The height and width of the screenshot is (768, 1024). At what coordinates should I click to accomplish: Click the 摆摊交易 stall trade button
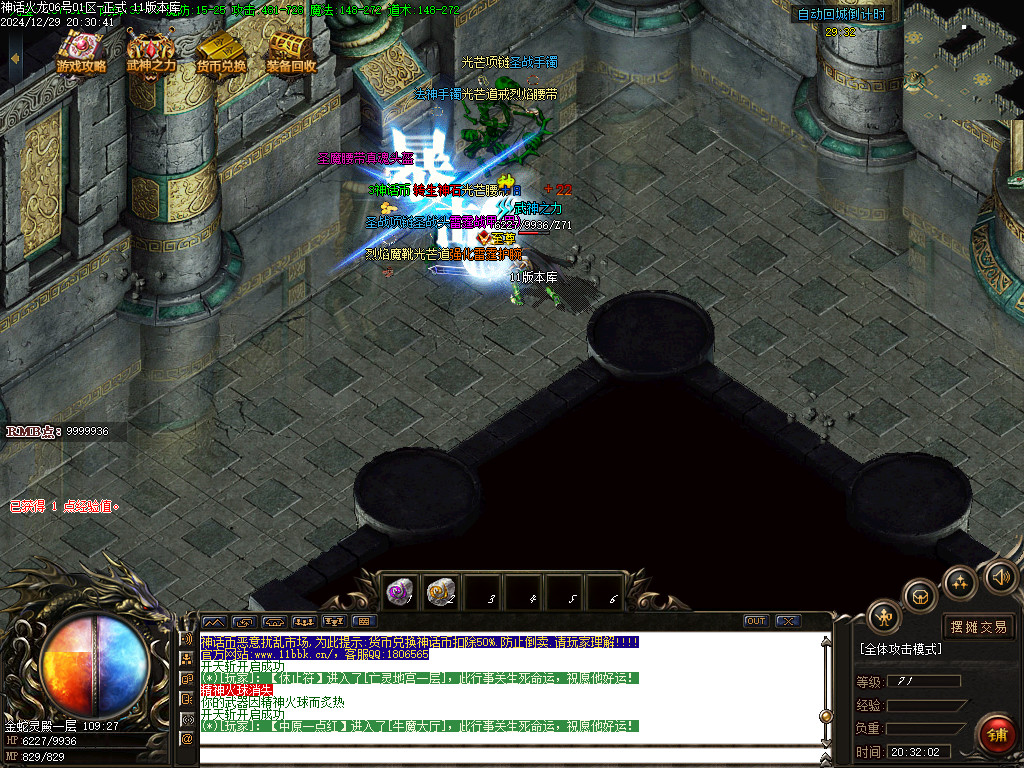click(979, 627)
